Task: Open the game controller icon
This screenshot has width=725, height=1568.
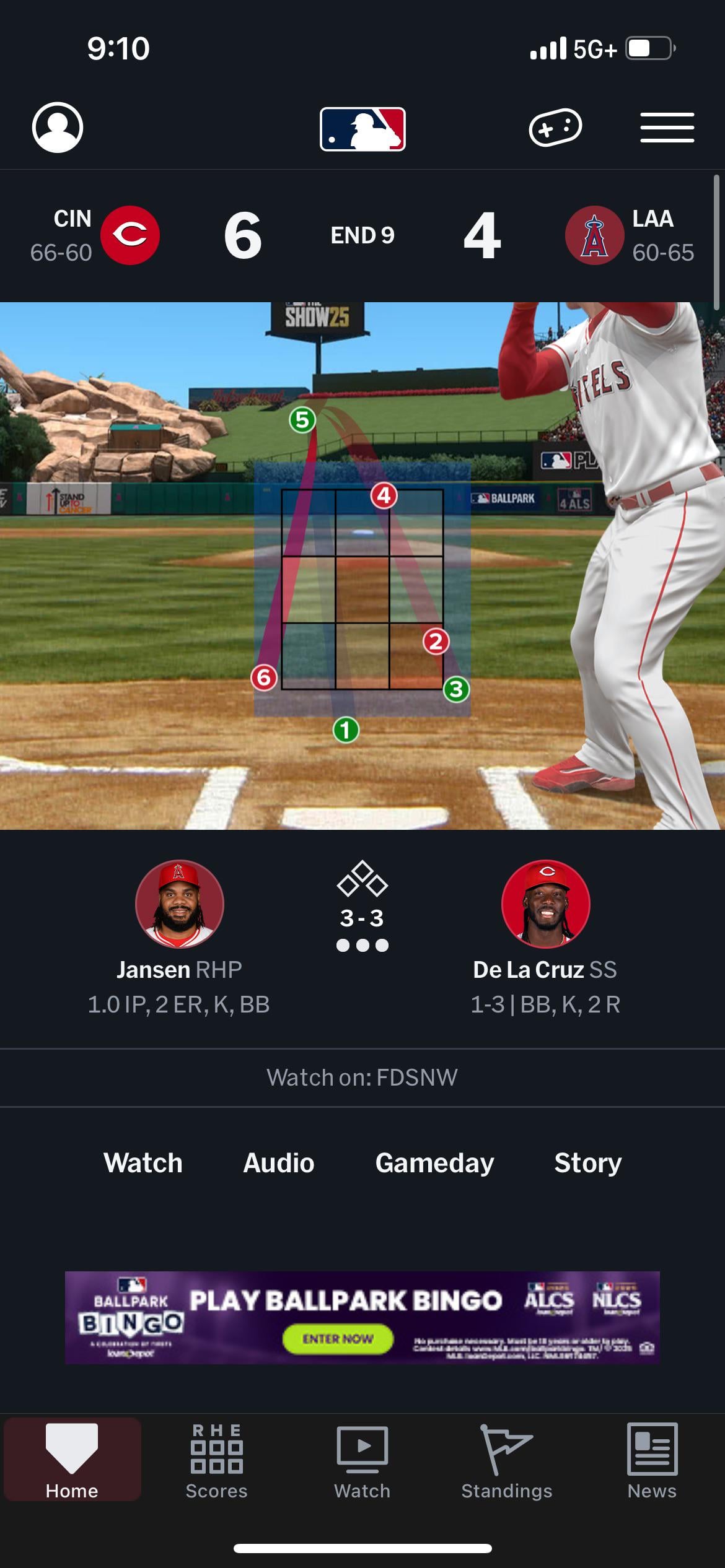Action: (x=555, y=128)
